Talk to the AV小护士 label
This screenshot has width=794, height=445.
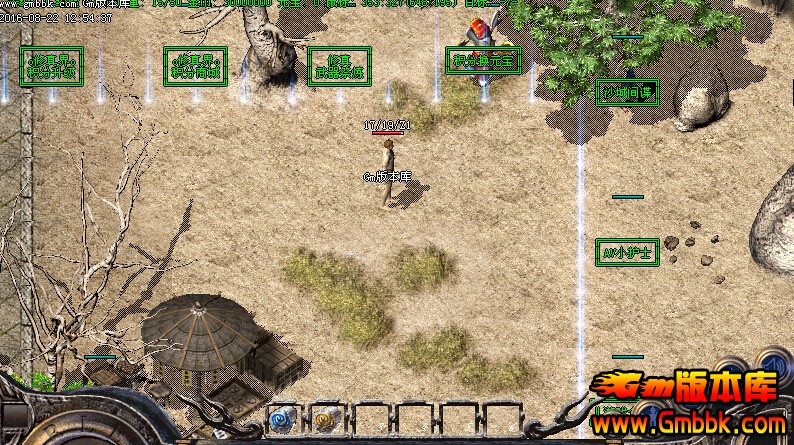tap(626, 251)
